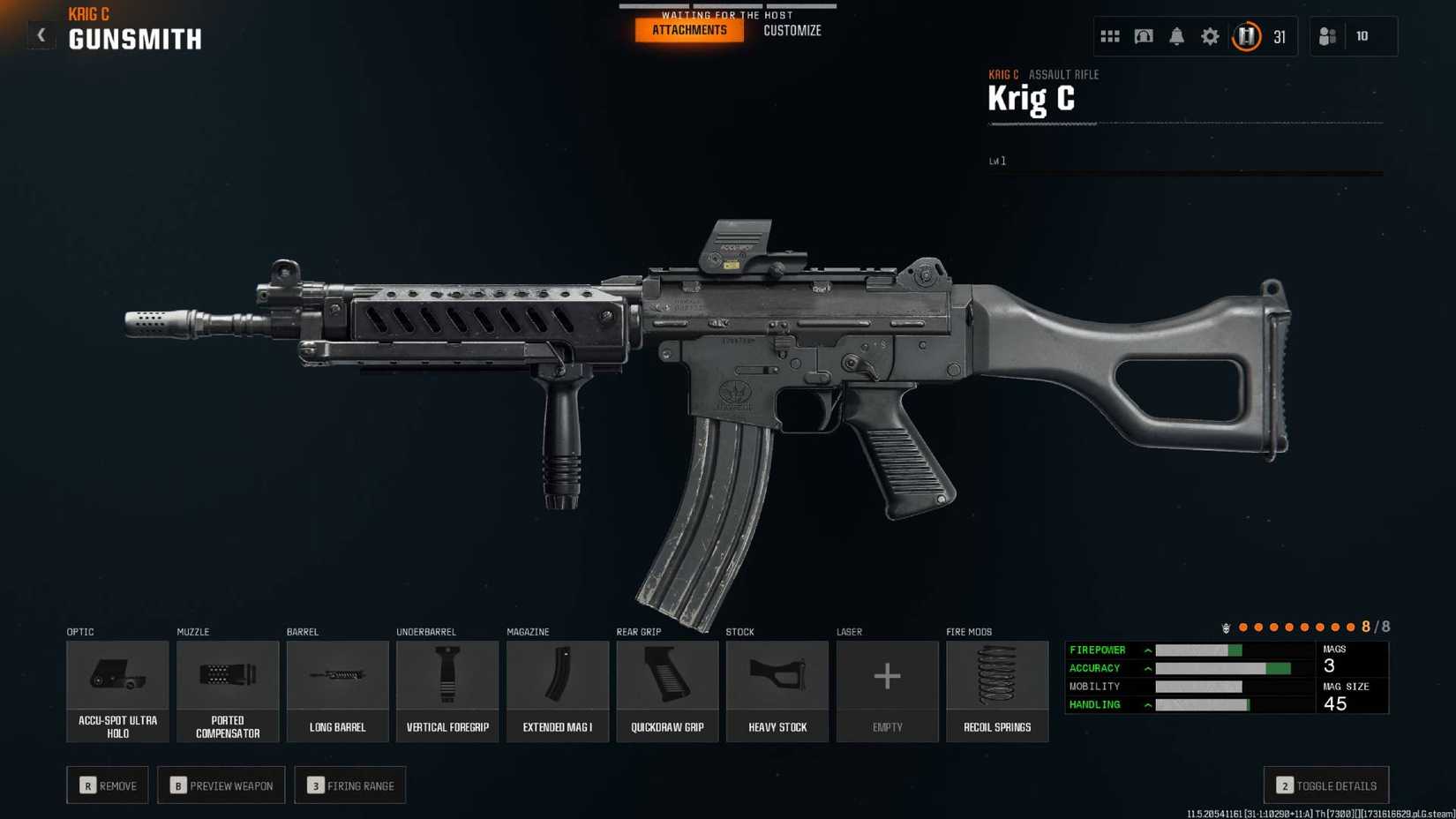Viewport: 1456px width, 819px height.
Task: Add an attachment to the empty Laser slot
Action: pyautogui.click(x=887, y=691)
